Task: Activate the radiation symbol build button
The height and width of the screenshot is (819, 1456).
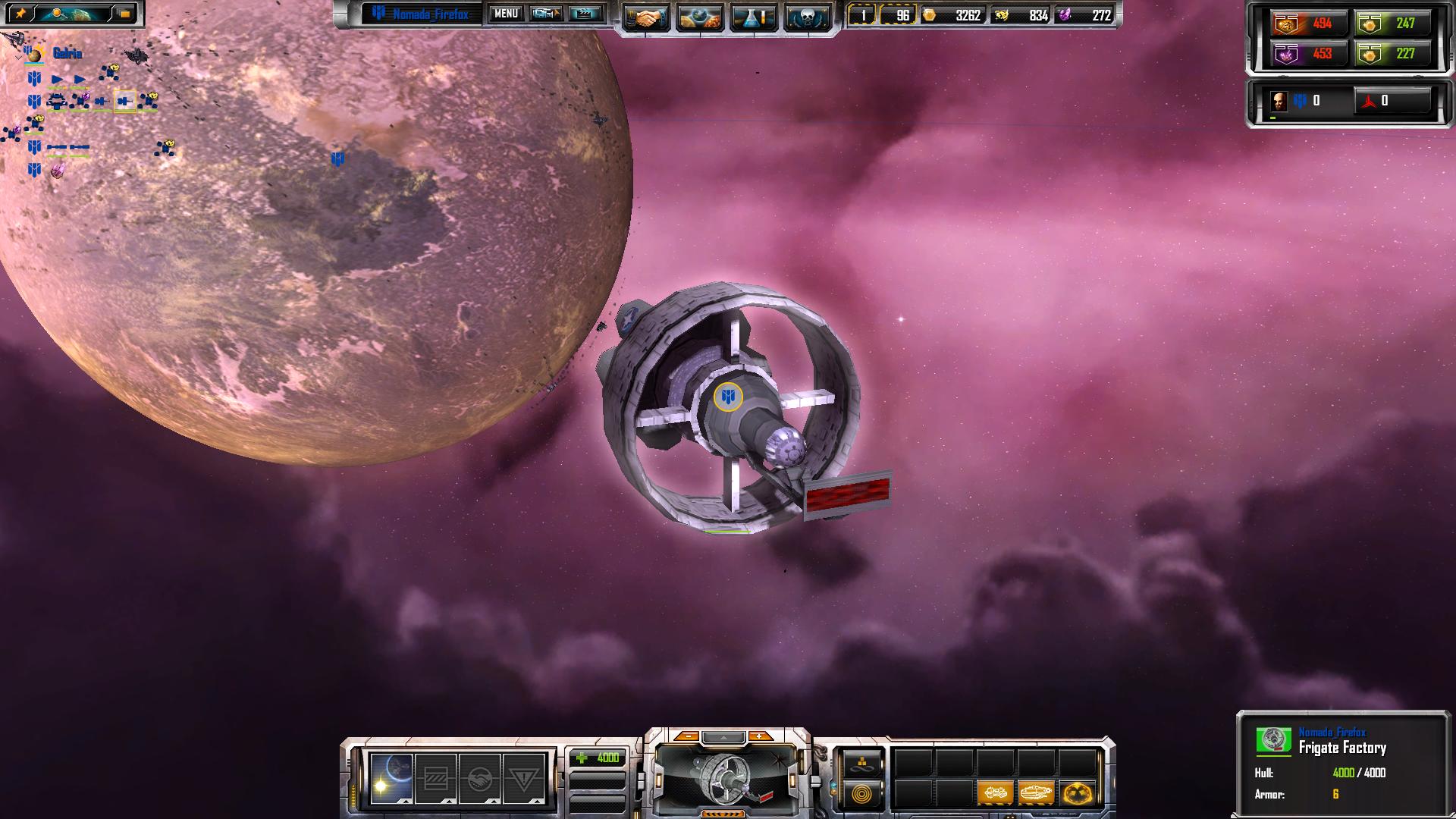Action: click(x=1077, y=794)
